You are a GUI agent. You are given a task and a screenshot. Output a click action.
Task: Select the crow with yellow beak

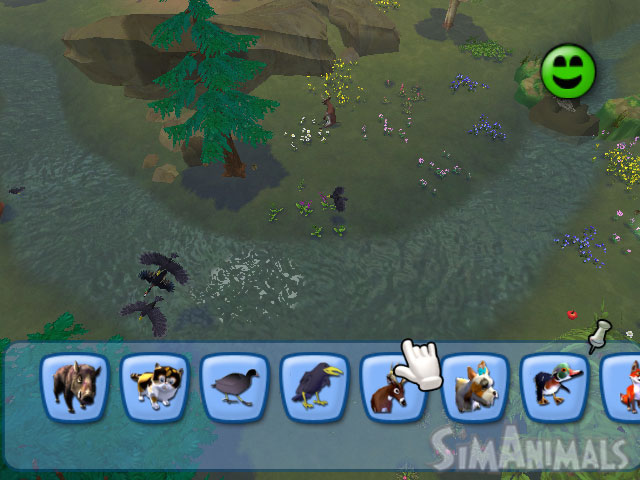(x=315, y=387)
